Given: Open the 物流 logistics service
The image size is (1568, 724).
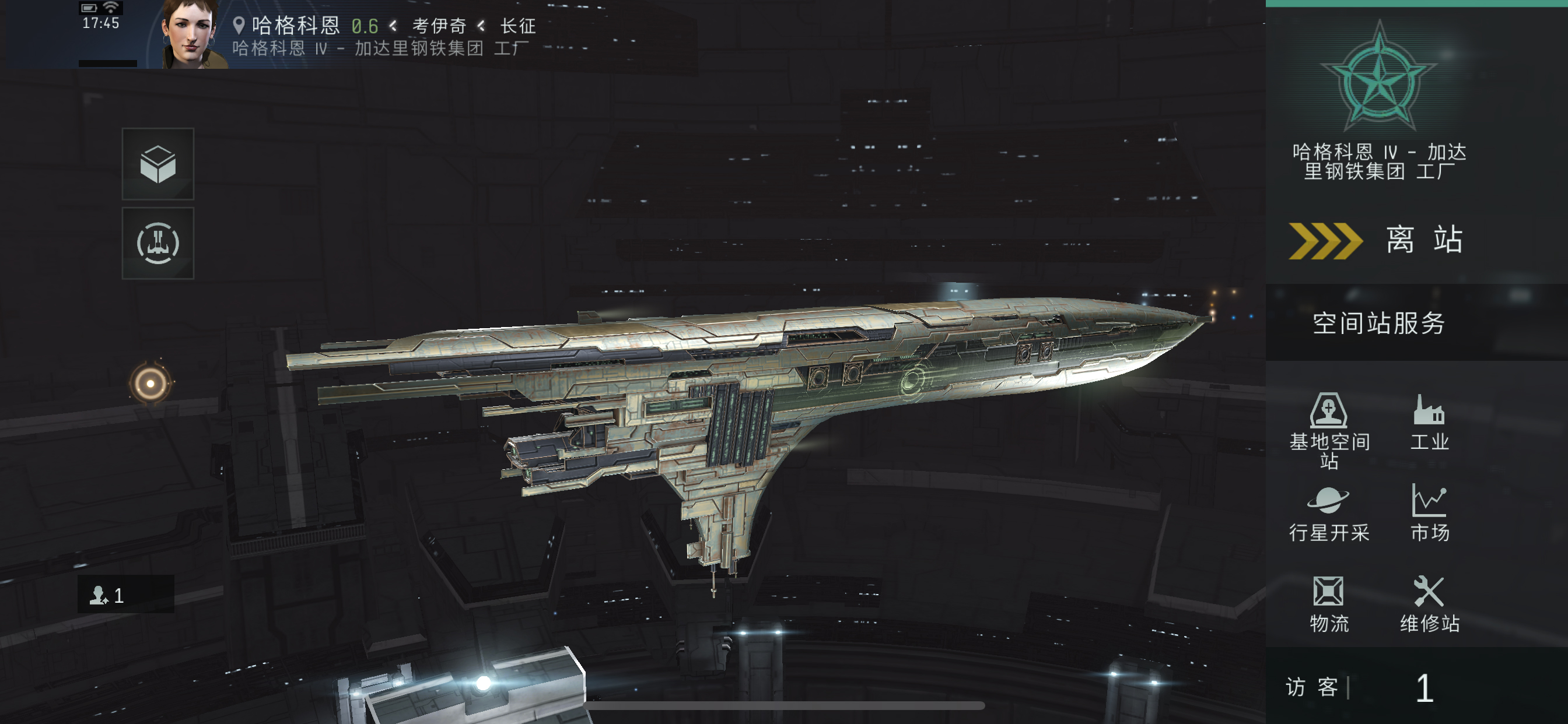Looking at the screenshot, I should pos(1329,604).
